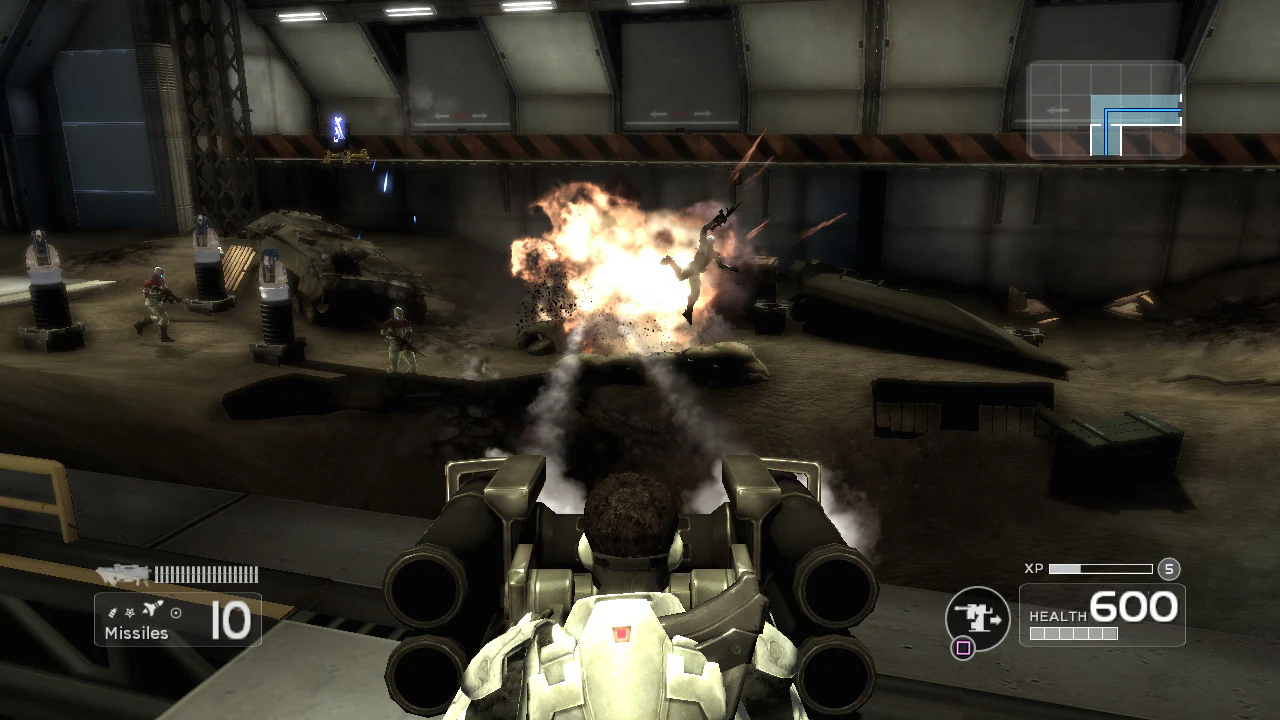
Task: Select the proximity mine star icon
Action: tap(130, 613)
